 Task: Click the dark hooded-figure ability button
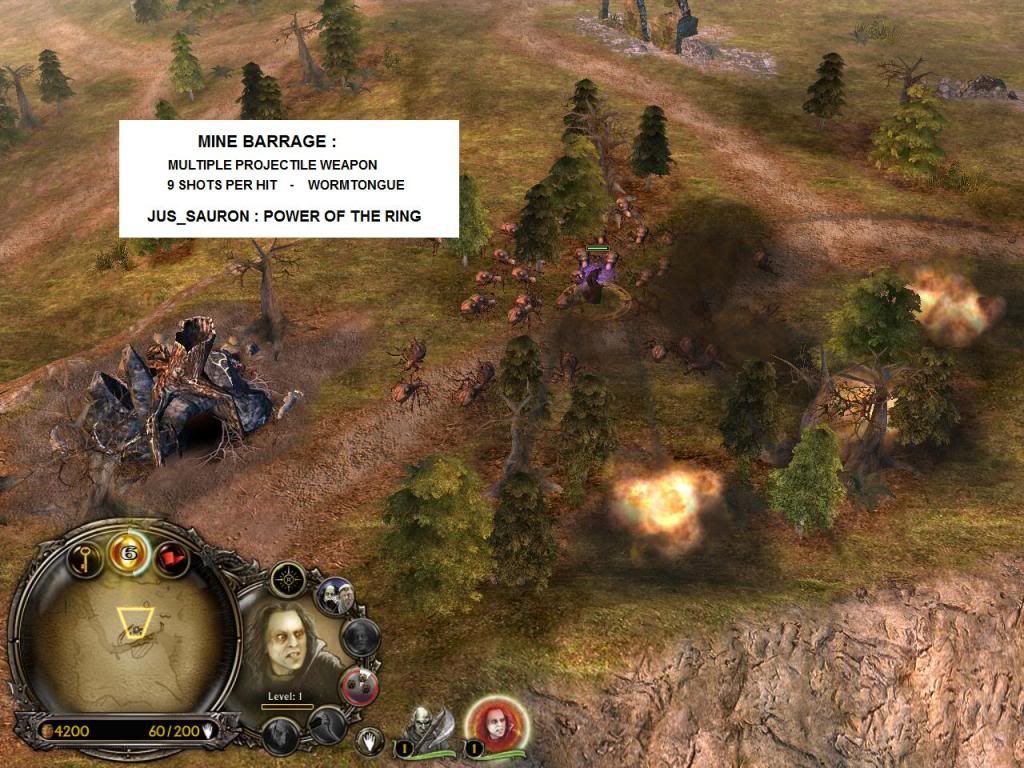[281, 735]
